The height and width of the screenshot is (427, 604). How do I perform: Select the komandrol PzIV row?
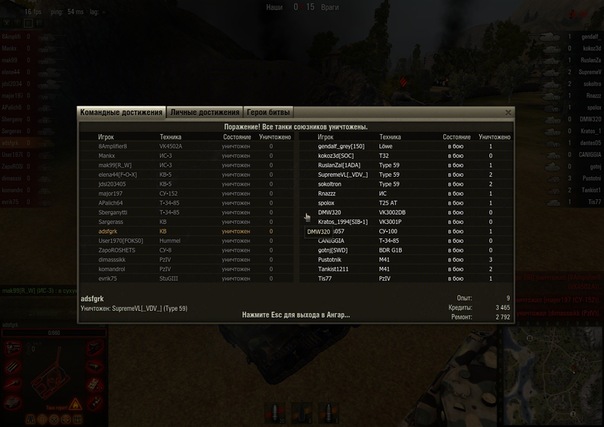point(113,268)
